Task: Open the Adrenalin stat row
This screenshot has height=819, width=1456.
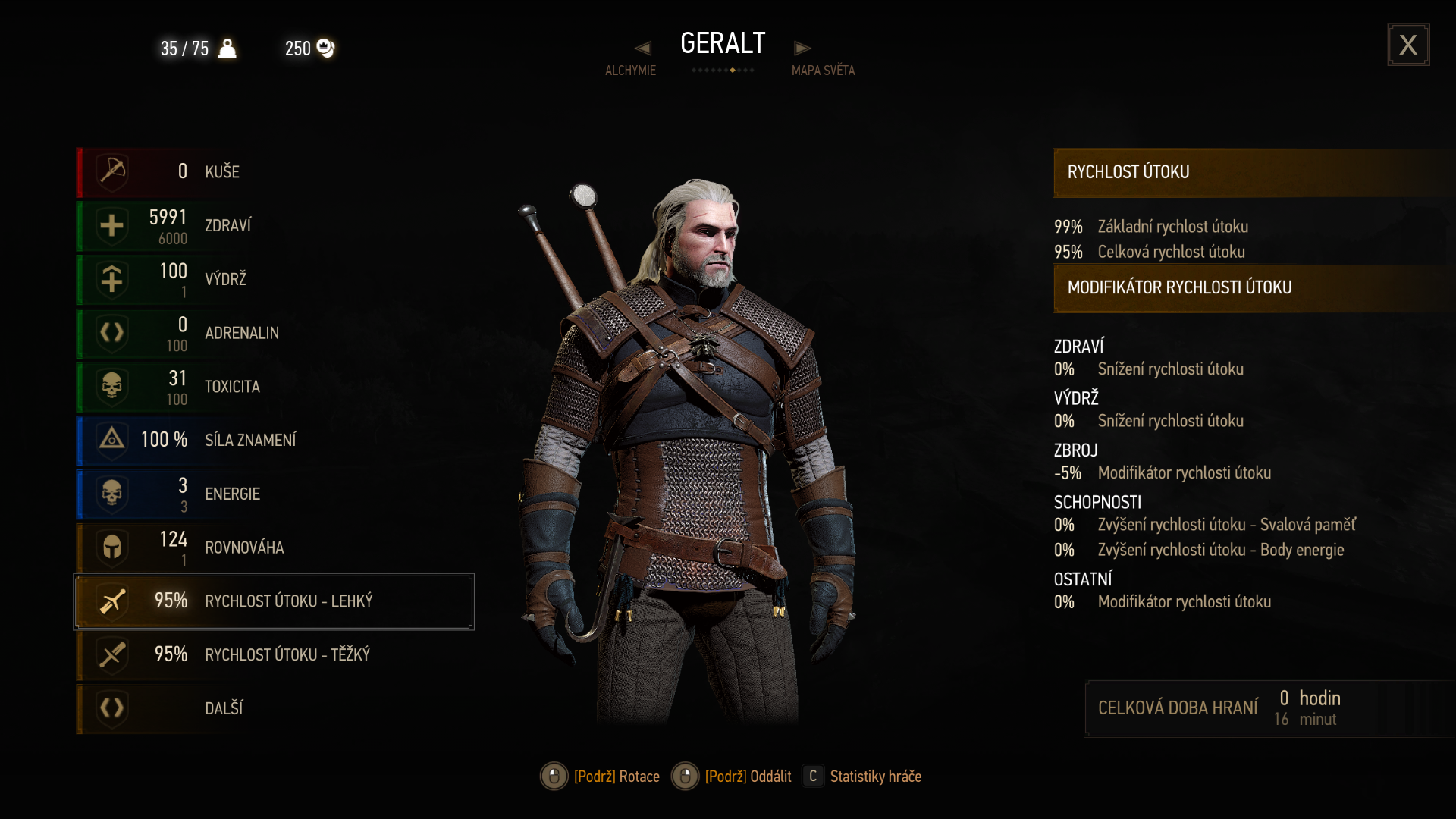Action: click(273, 333)
